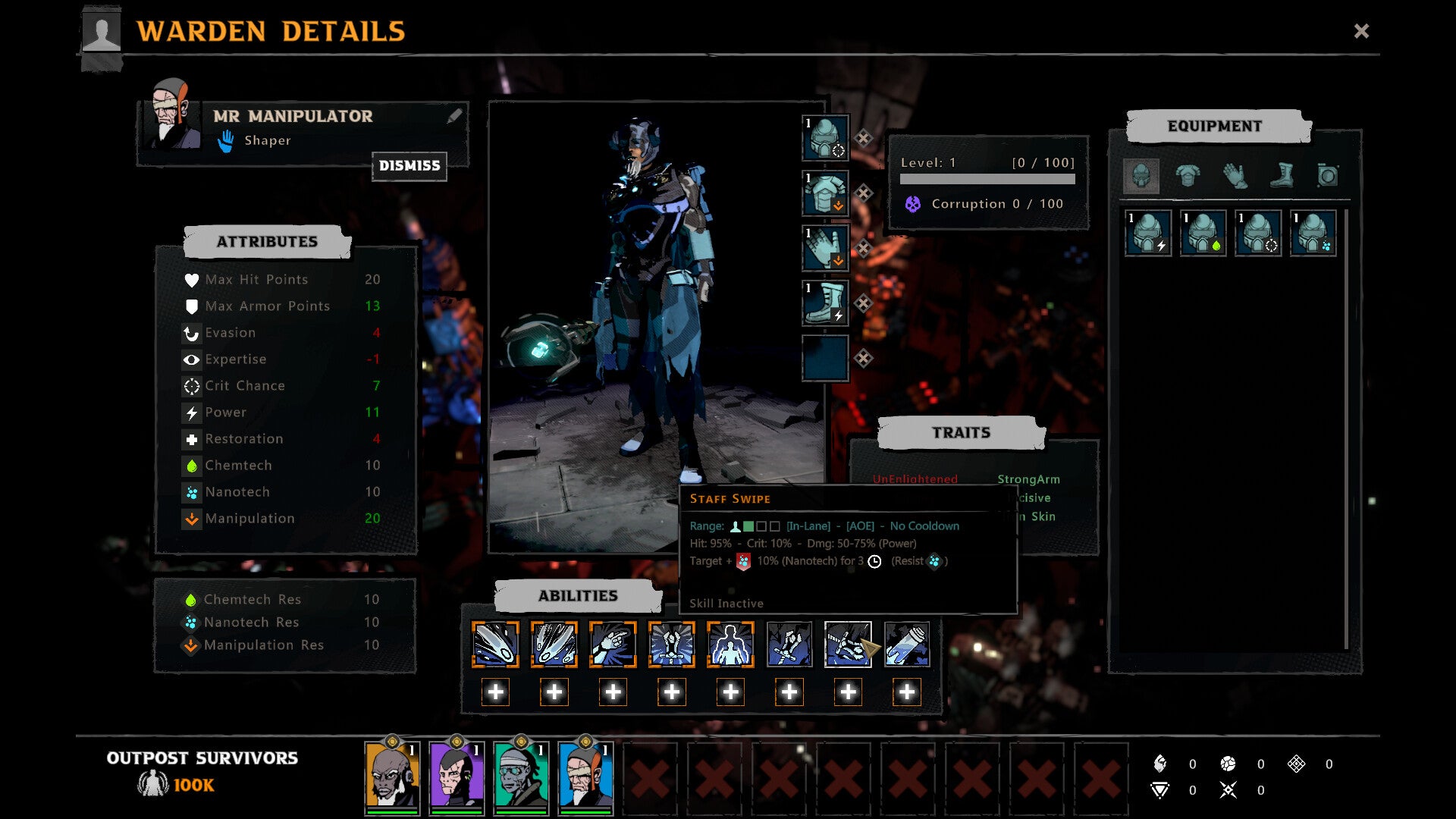1456x819 pixels.
Task: Choose the purple-portrait survivor
Action: (457, 775)
